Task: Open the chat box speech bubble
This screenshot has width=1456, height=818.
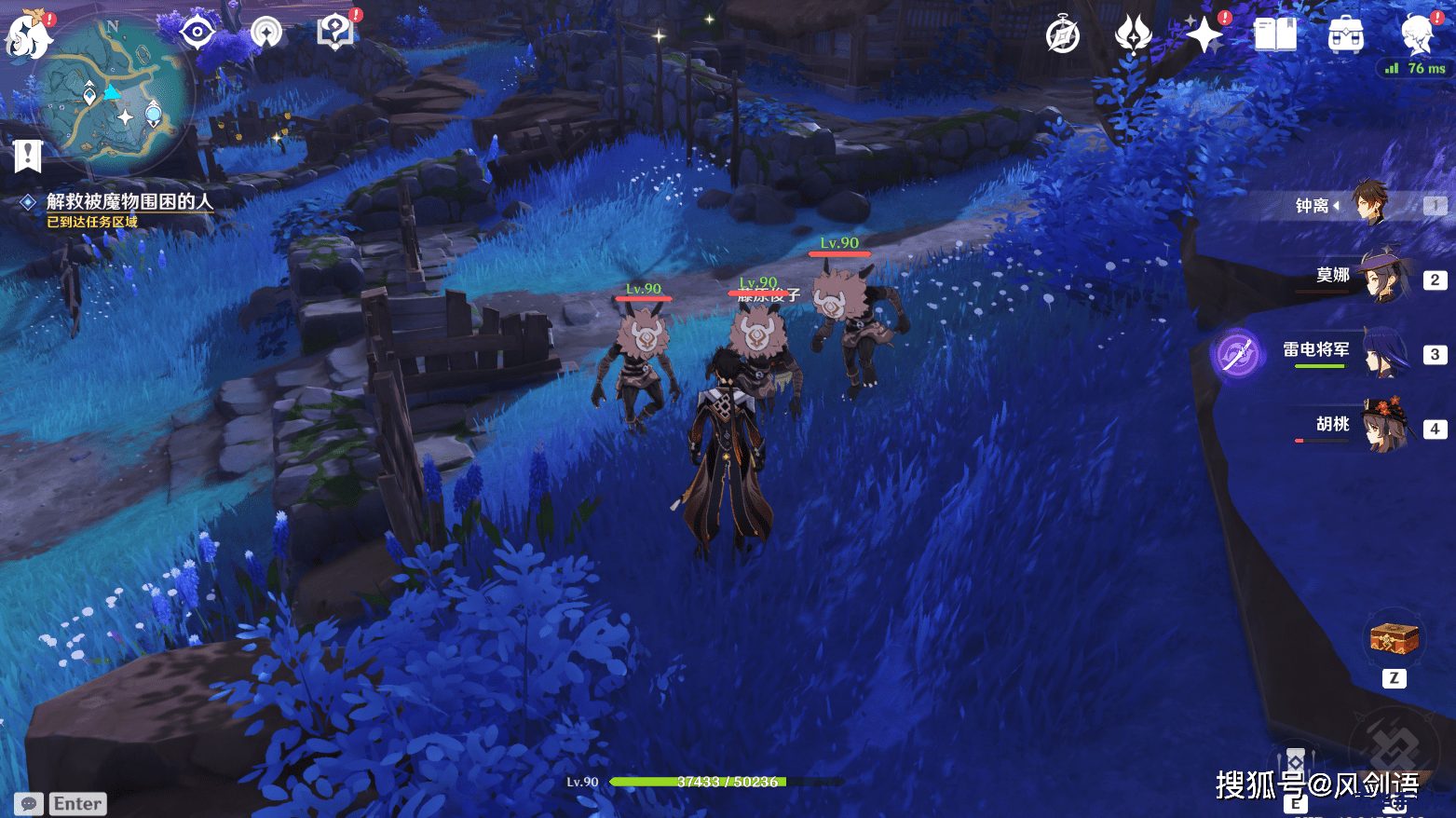Action: (x=29, y=804)
